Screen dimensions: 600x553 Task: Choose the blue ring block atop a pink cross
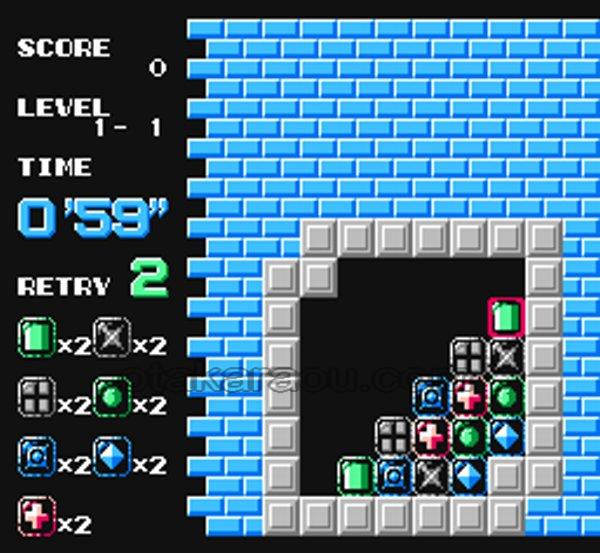(x=431, y=396)
